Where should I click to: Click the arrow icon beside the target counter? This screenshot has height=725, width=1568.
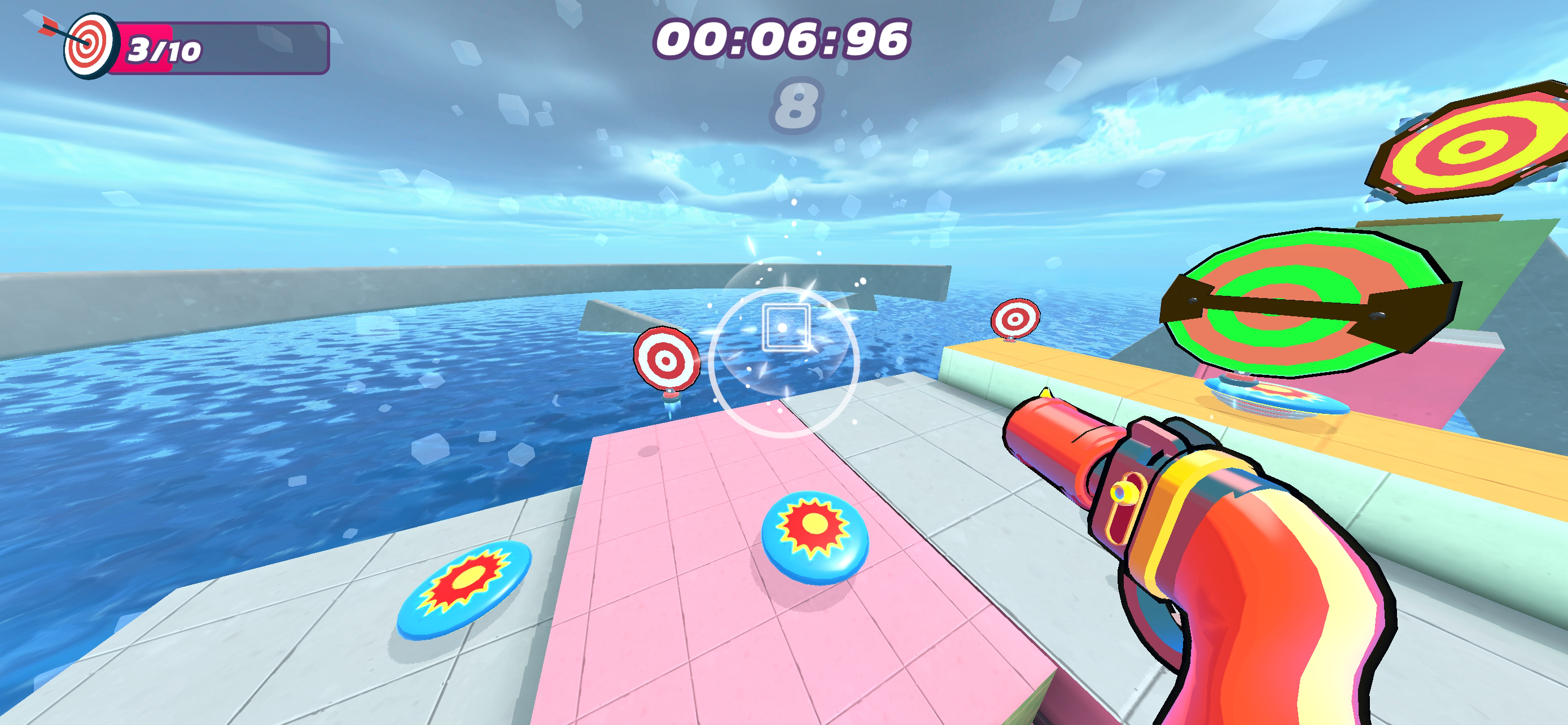click(x=52, y=28)
